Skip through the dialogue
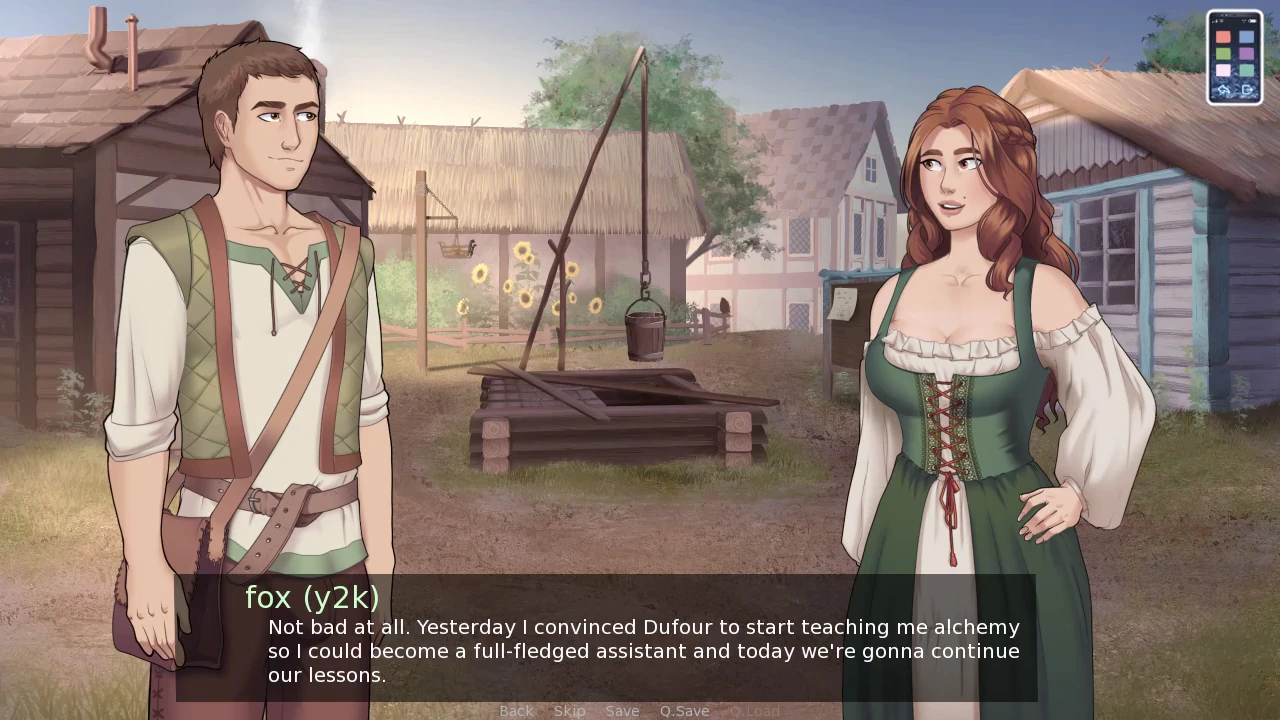Screen dimensions: 1280x720 click(x=569, y=711)
